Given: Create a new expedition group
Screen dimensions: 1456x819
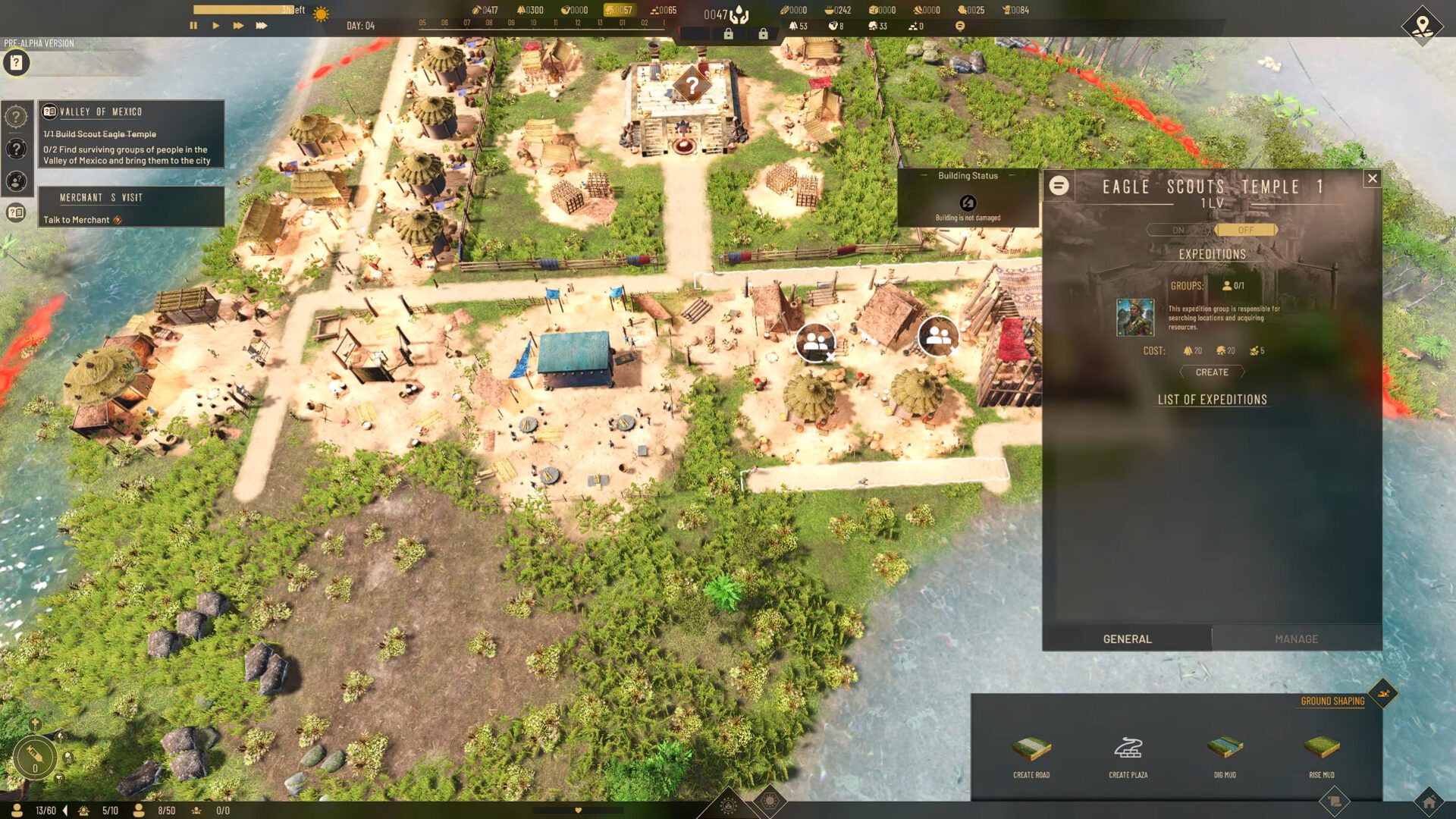Looking at the screenshot, I should (1212, 372).
